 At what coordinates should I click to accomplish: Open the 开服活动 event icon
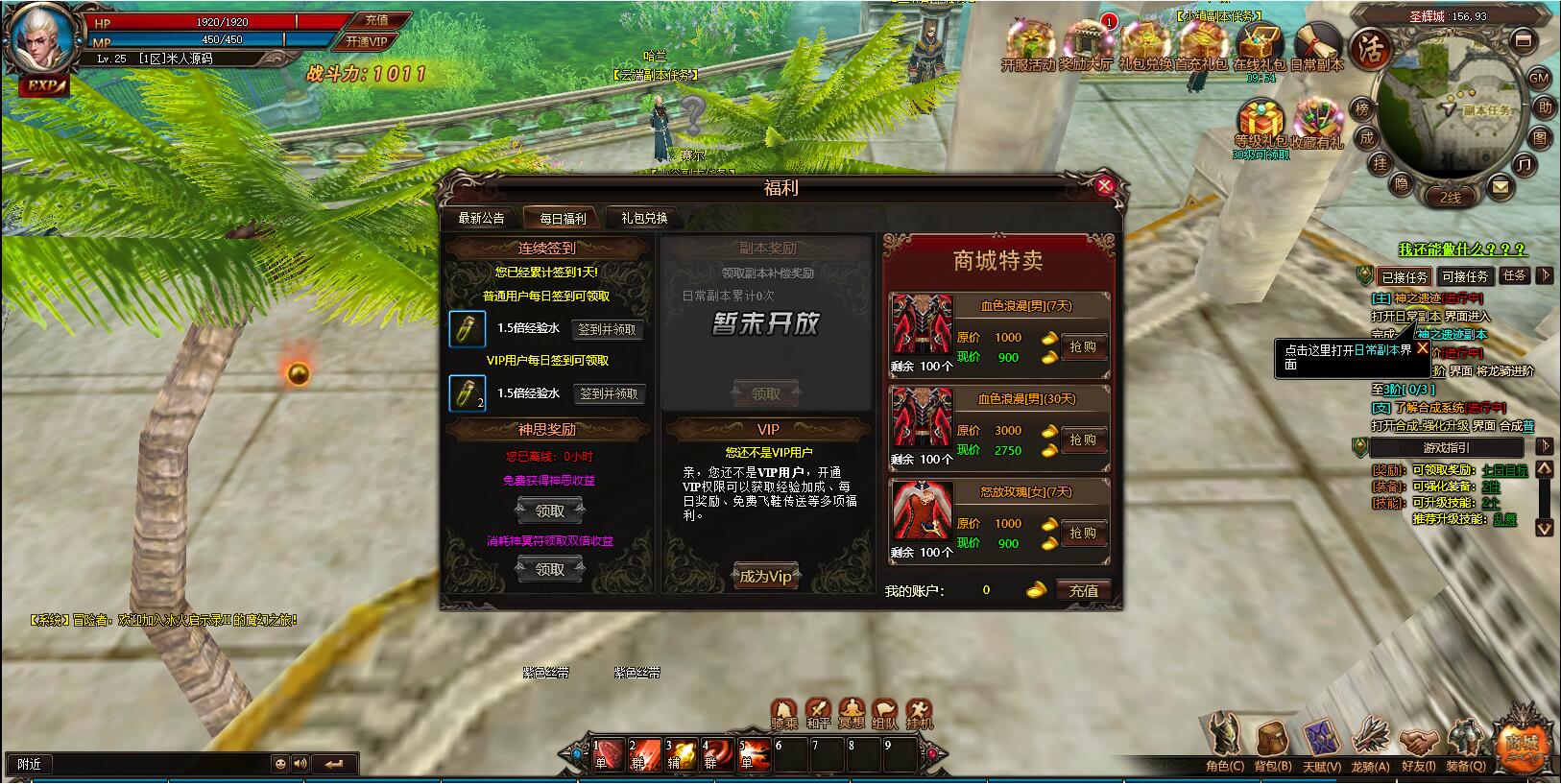1027,45
